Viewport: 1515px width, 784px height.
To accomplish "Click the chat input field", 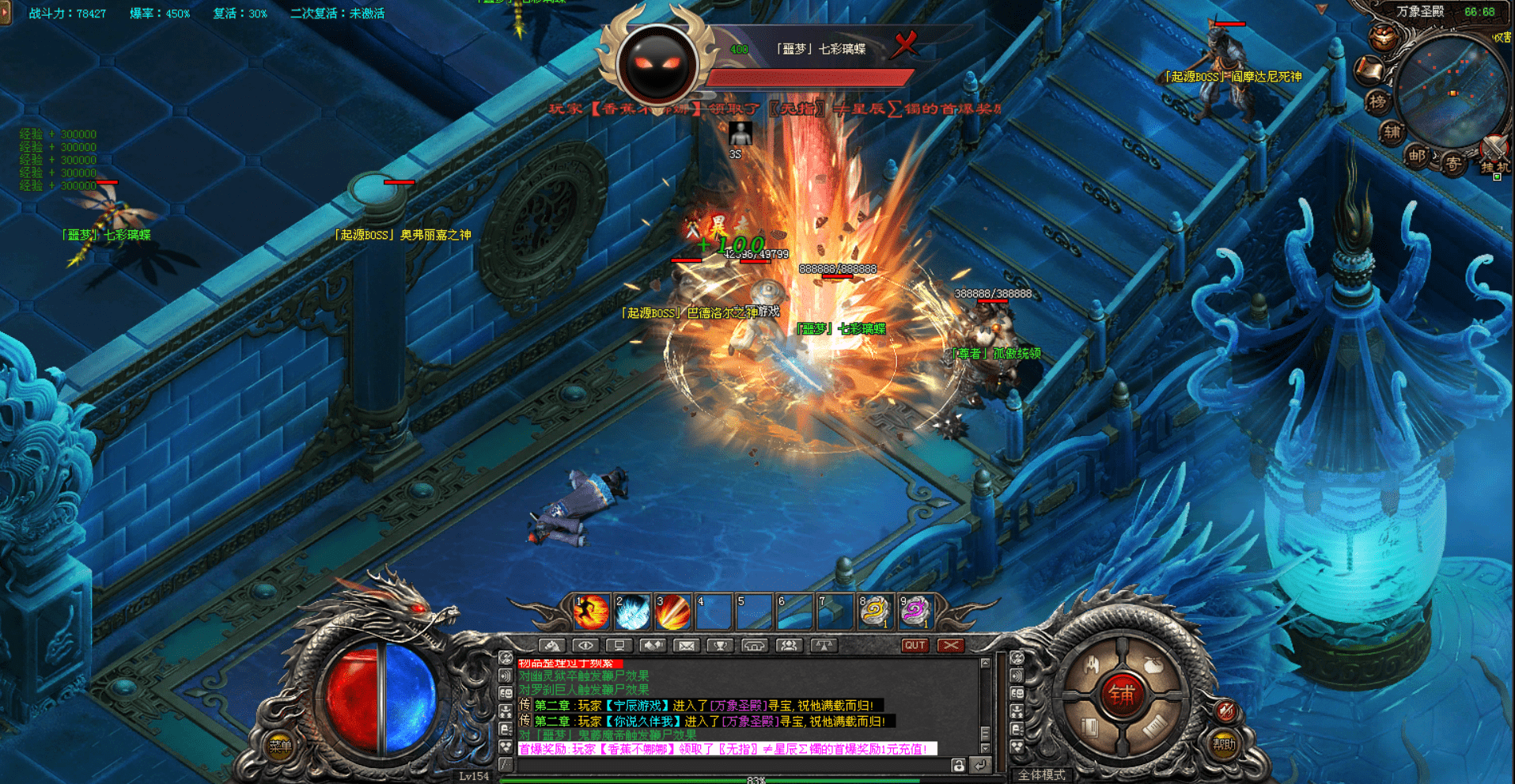I will pos(728,765).
